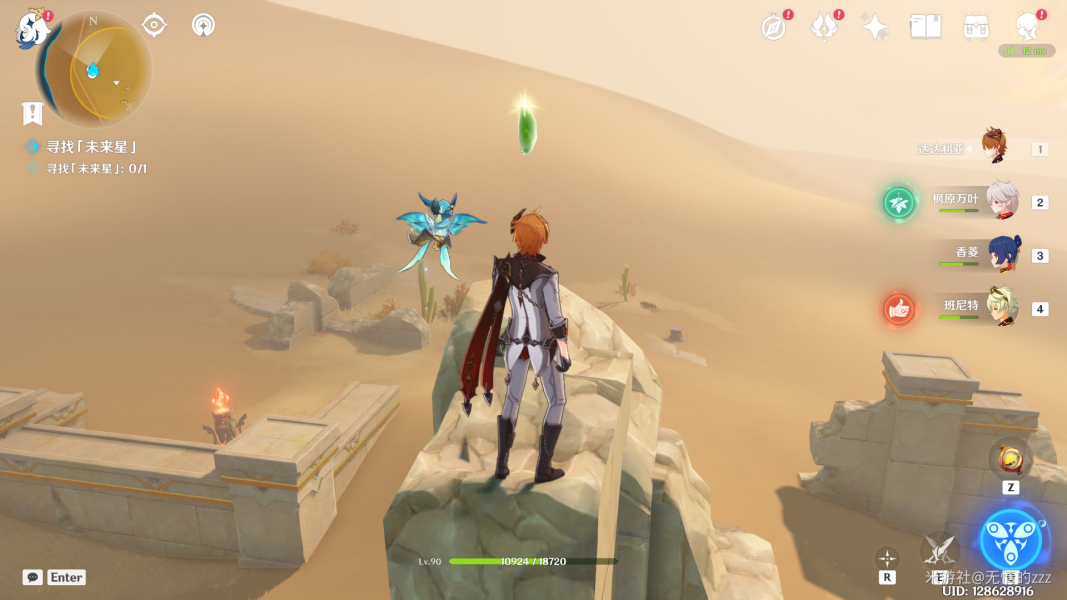This screenshot has width=1067, height=600.
Task: Switch to party member 枫原万叶
Action: (1001, 202)
